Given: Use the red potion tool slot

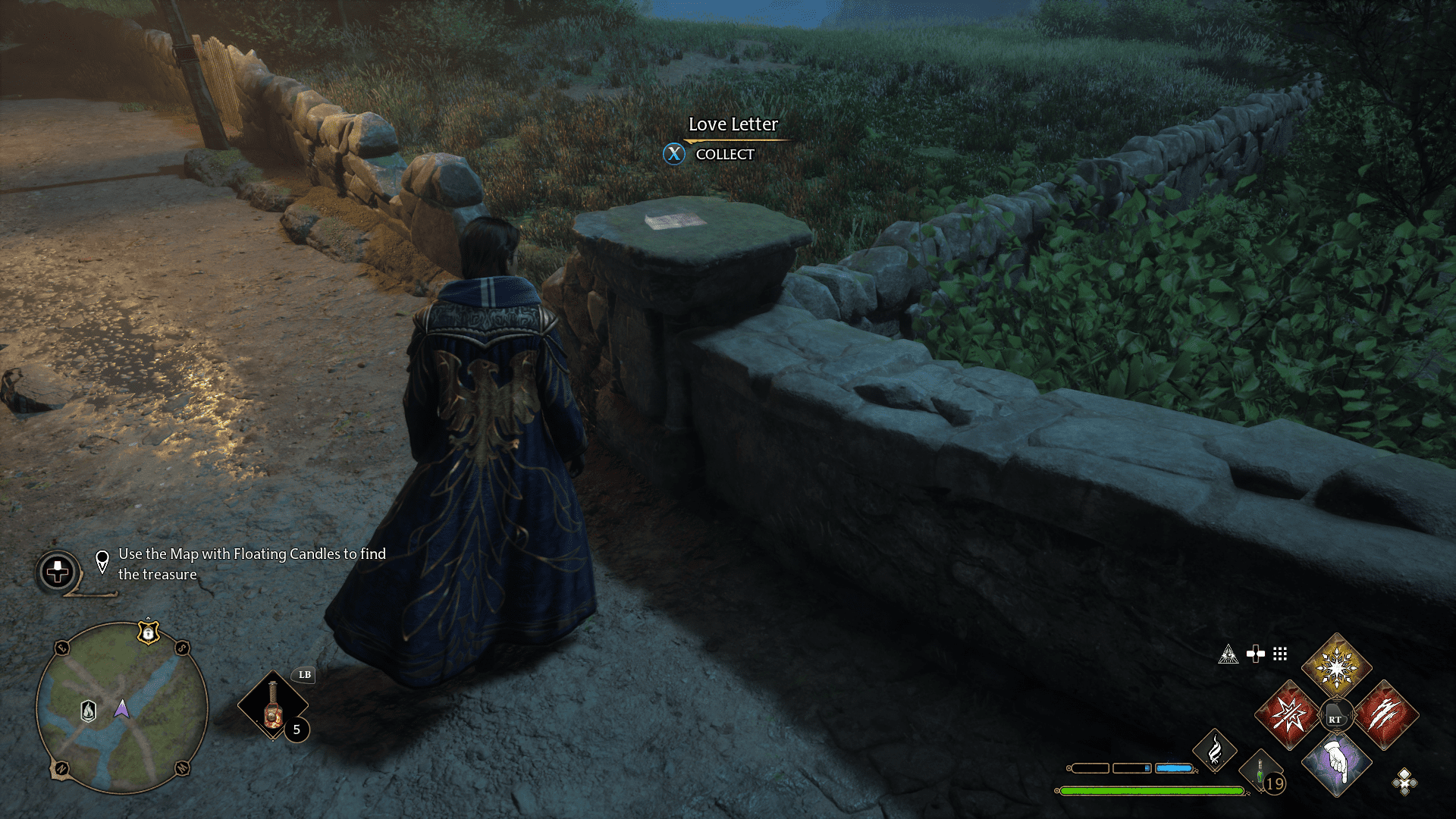Looking at the screenshot, I should [273, 705].
